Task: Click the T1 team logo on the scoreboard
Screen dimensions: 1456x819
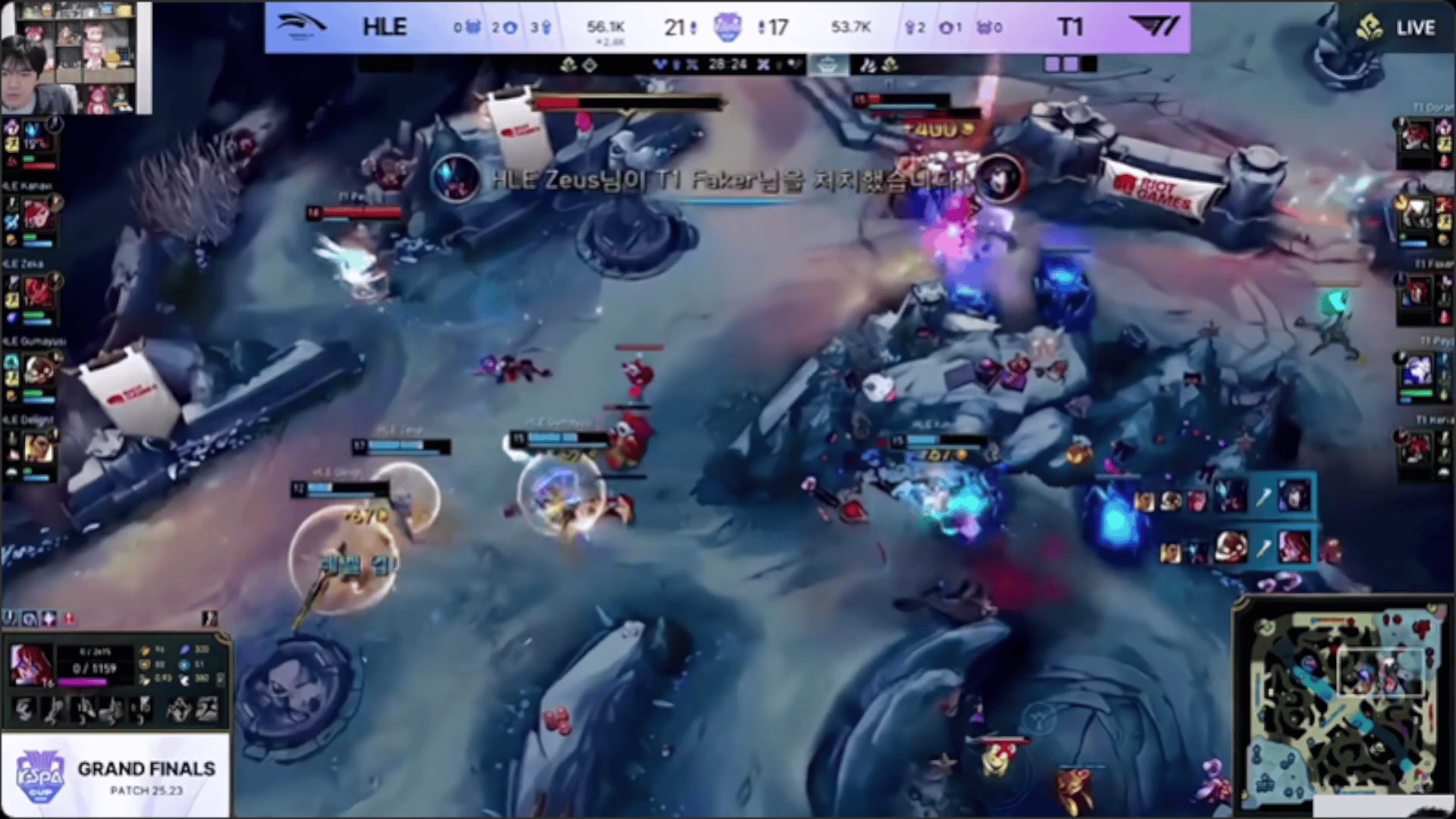Action: pos(1154,27)
